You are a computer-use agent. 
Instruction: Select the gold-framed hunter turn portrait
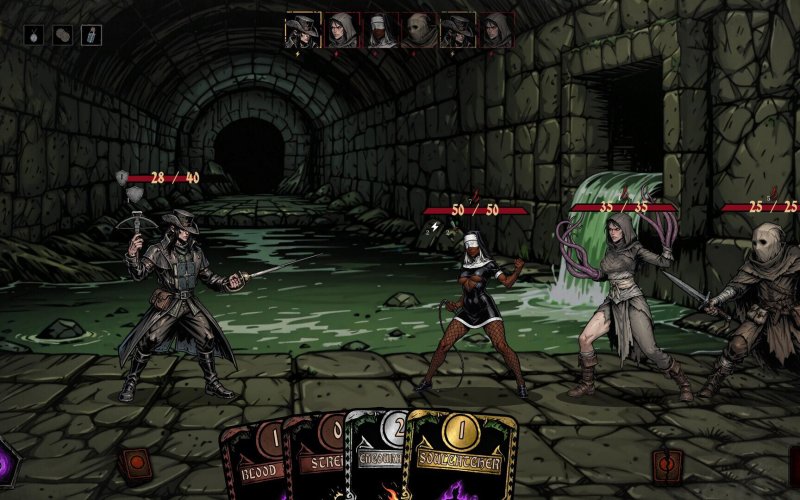click(304, 30)
